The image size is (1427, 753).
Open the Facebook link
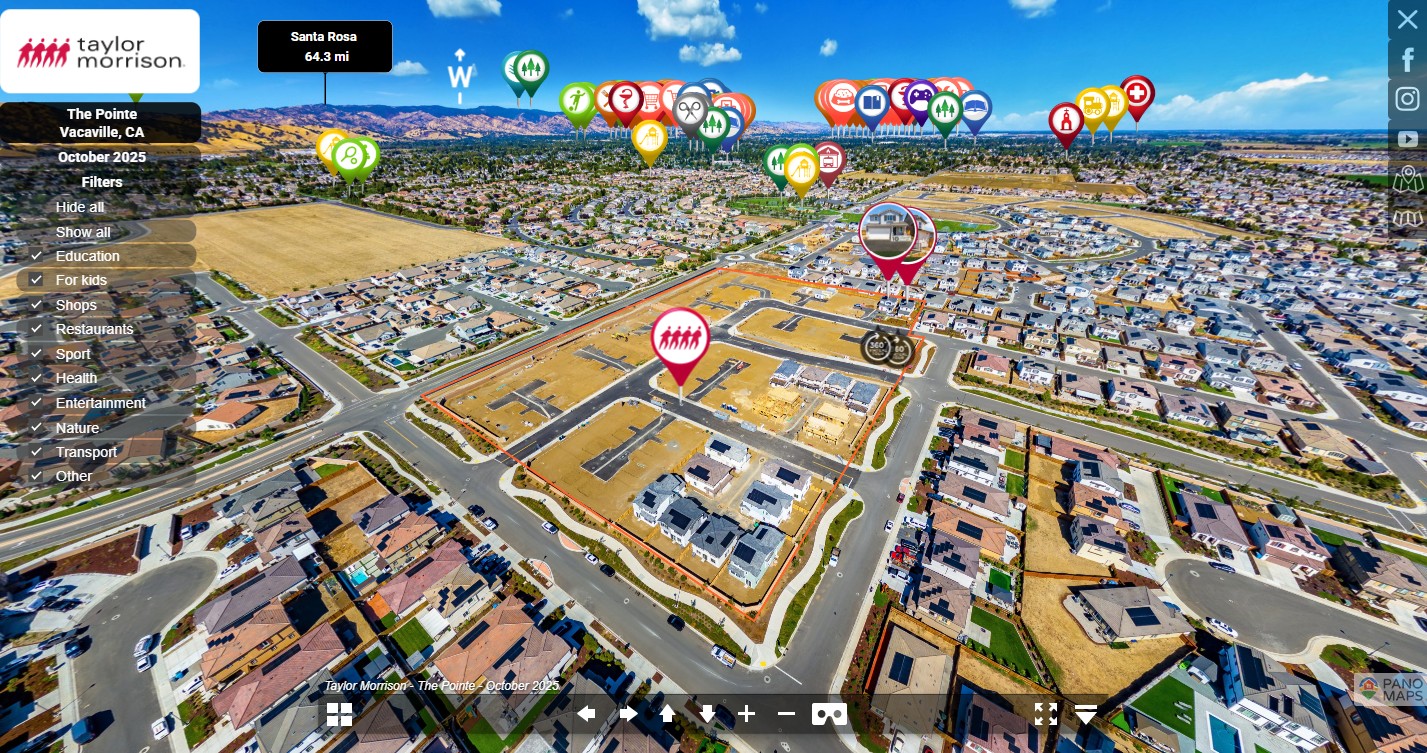1407,59
